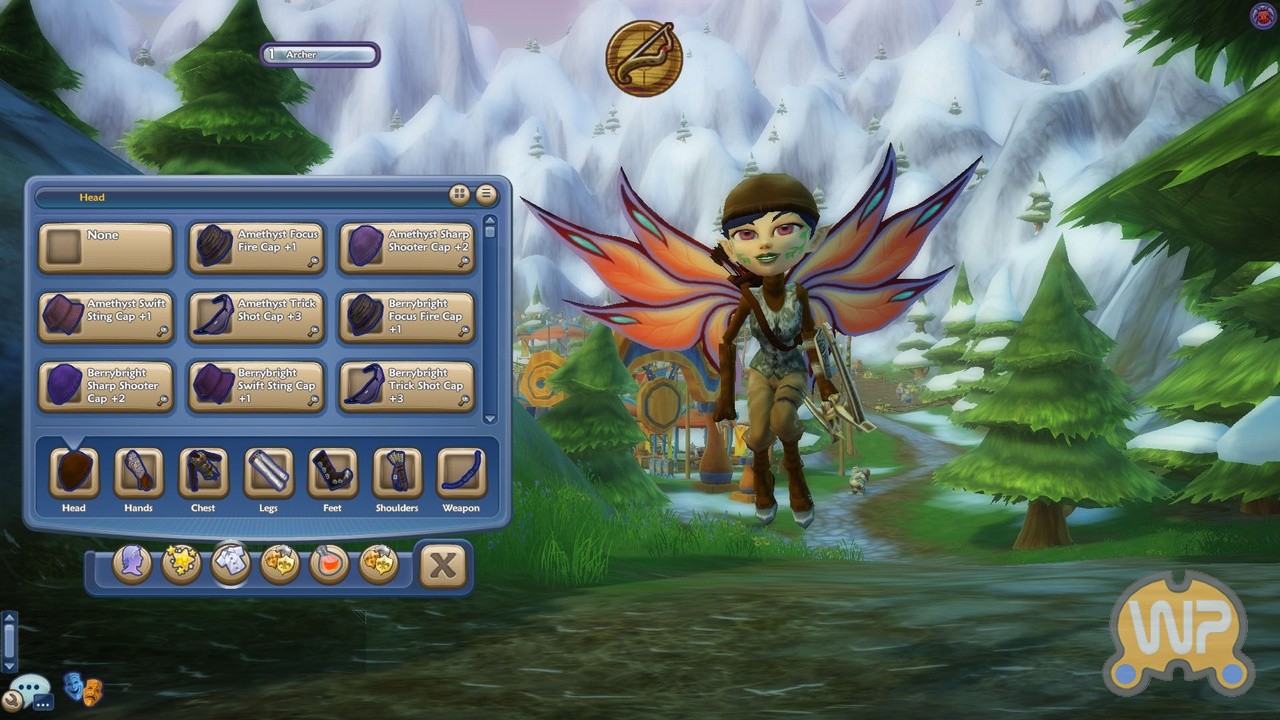This screenshot has width=1280, height=720.
Task: Open the Weapon category
Action: pyautogui.click(x=461, y=473)
